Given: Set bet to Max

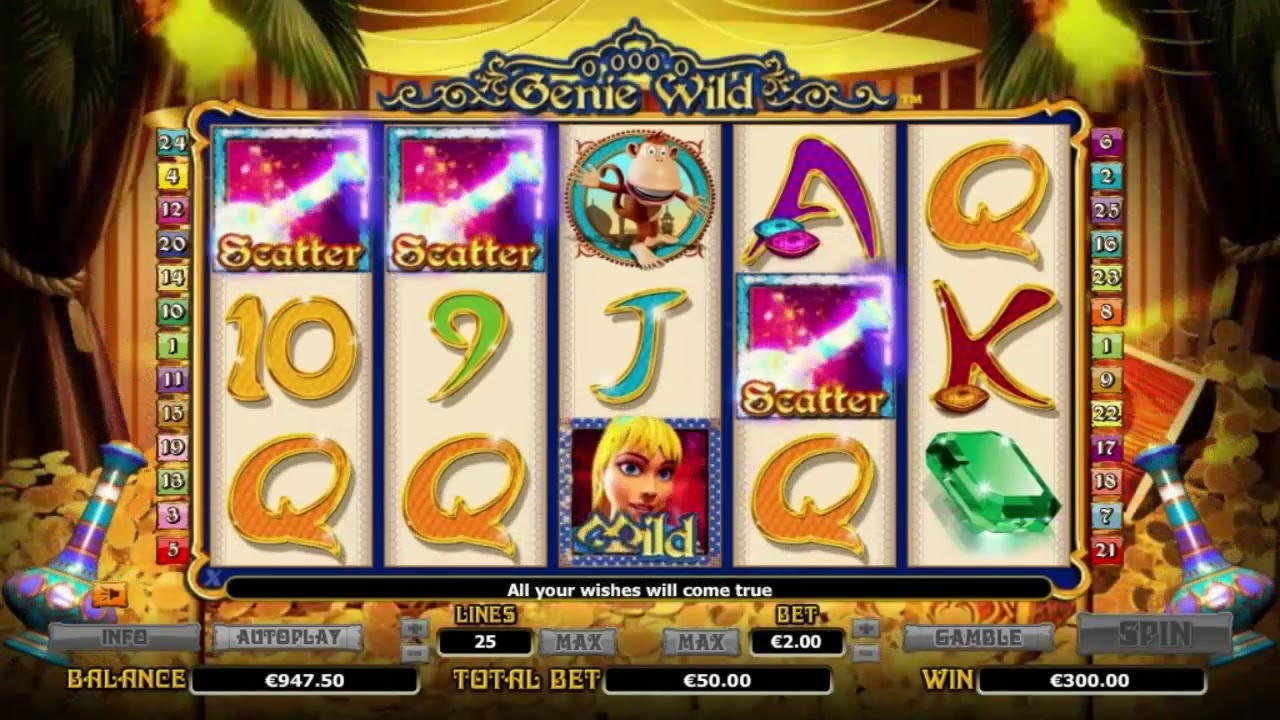Looking at the screenshot, I should [x=701, y=641].
